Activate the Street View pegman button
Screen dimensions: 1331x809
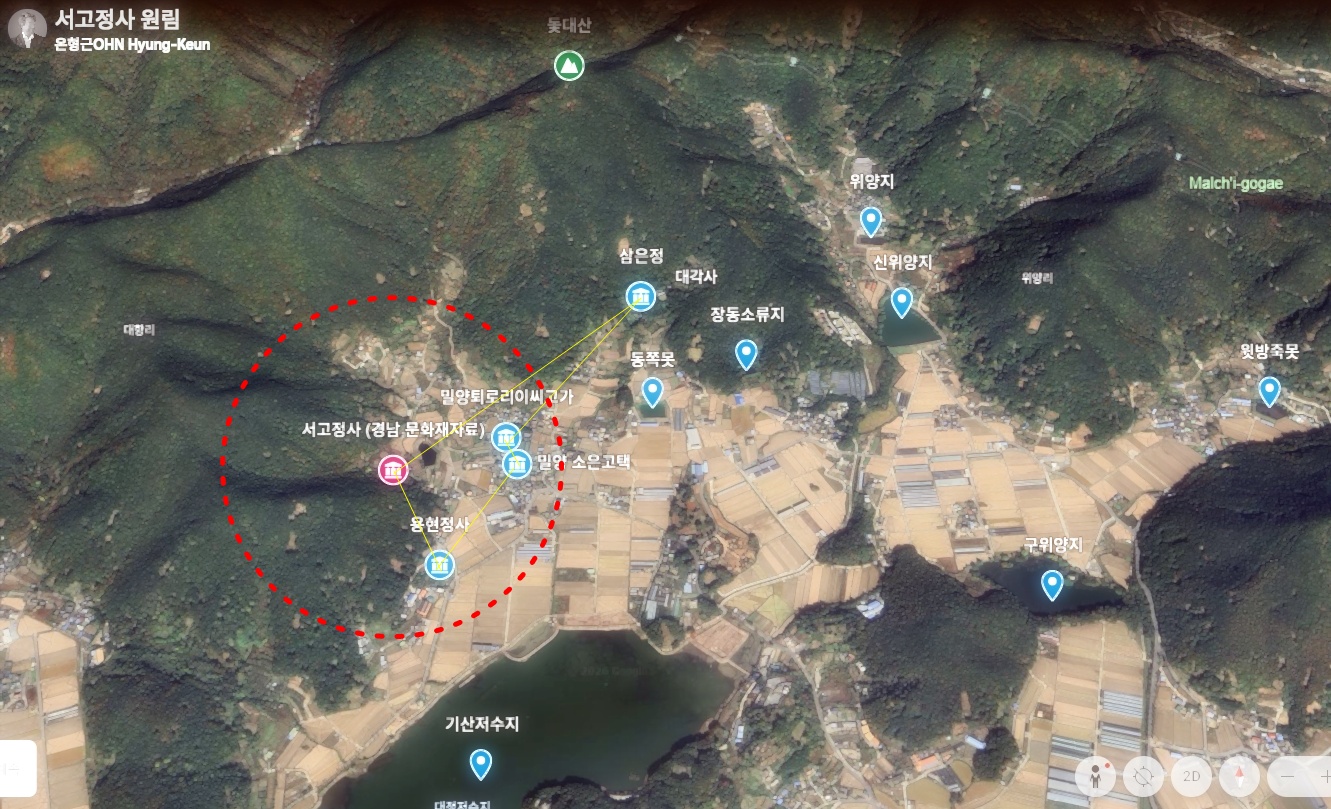1096,777
